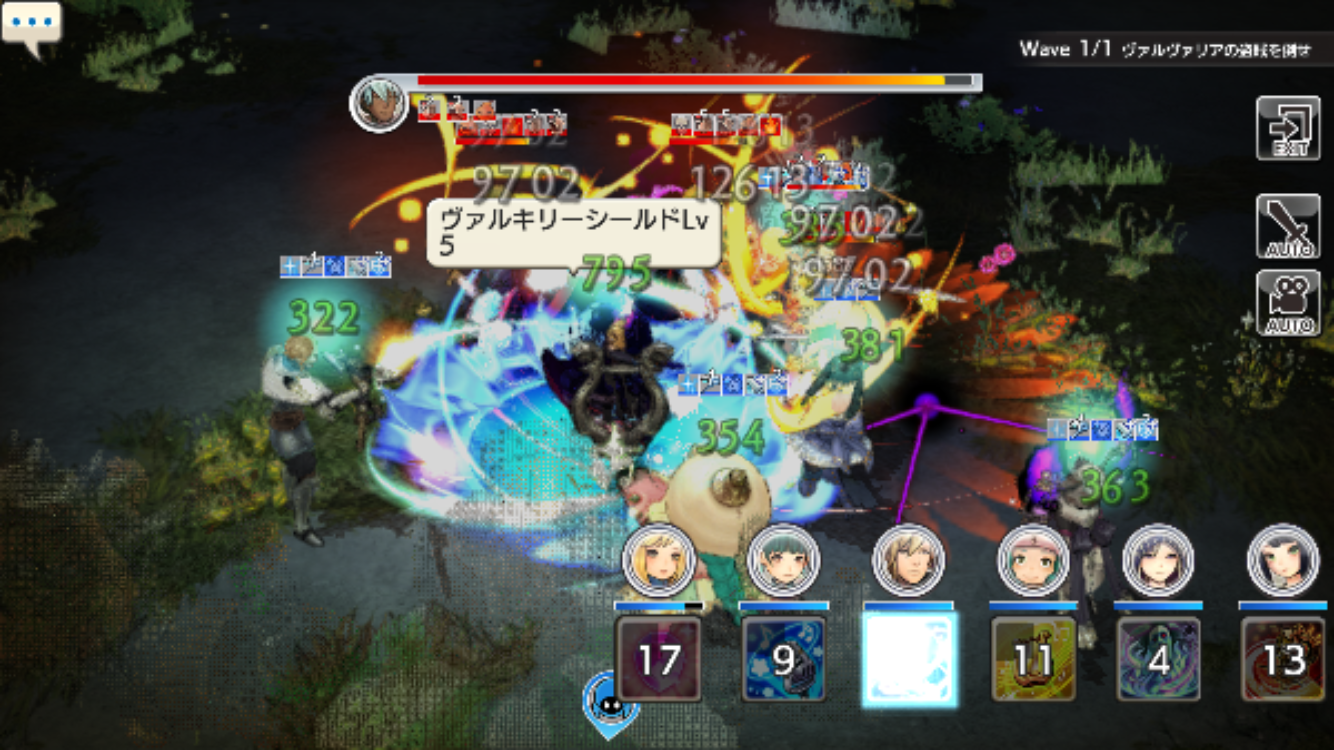The height and width of the screenshot is (750, 1334).
Task: Exit the battle with the EXIT button
Action: click(x=1288, y=128)
